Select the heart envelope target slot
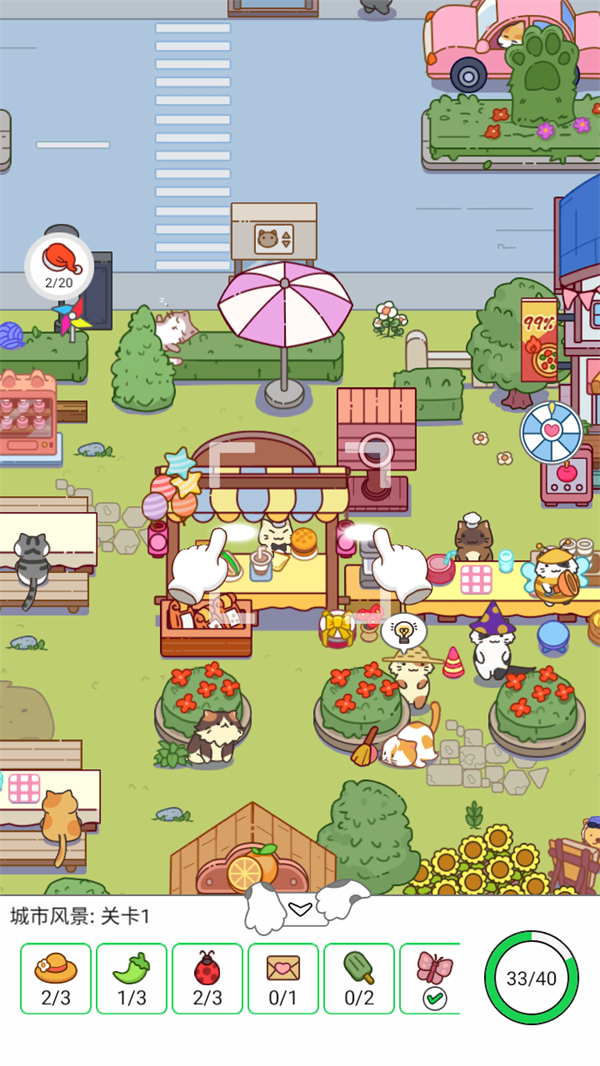 (x=283, y=978)
